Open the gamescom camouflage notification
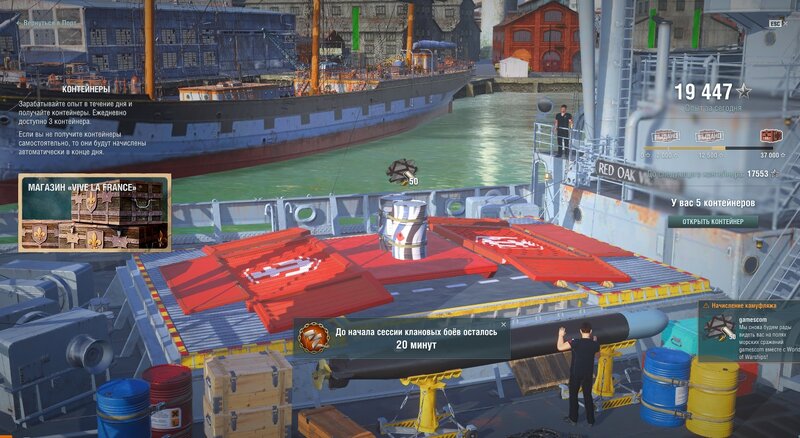This screenshot has width=800, height=438. pos(748,330)
